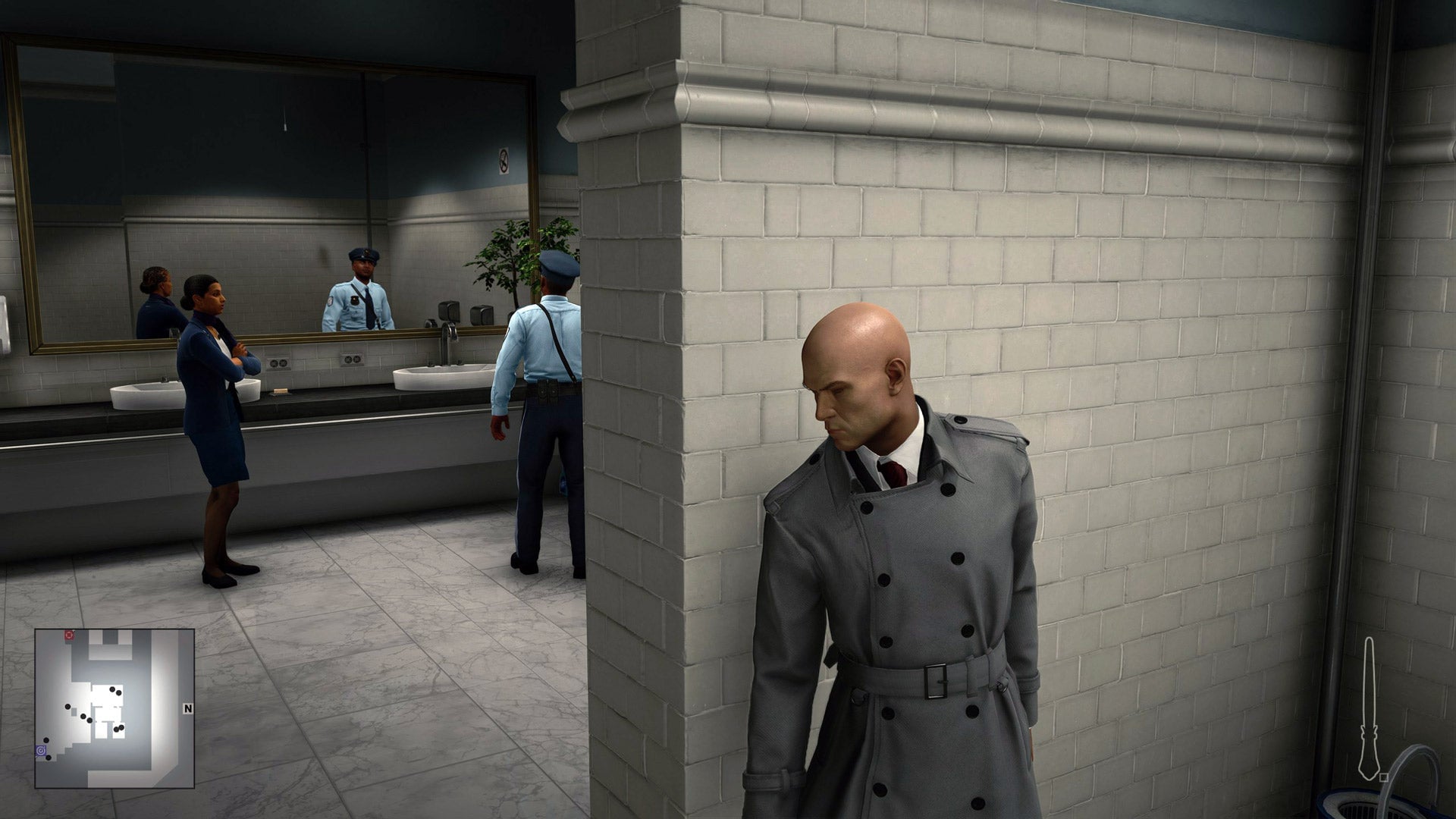Screen dimensions: 1456x819
Task: Click the NPC dot in the minimap's lower-left corridor
Action: point(45,740)
